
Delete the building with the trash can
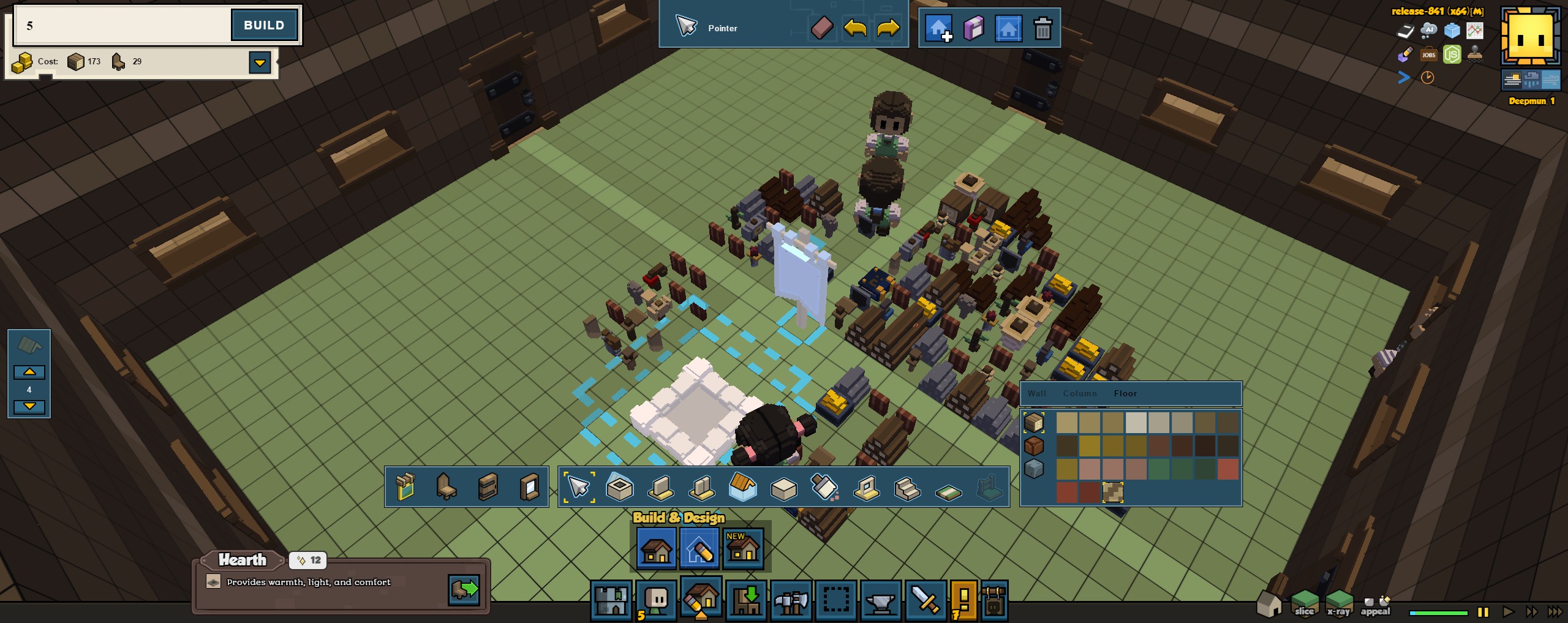[1042, 28]
